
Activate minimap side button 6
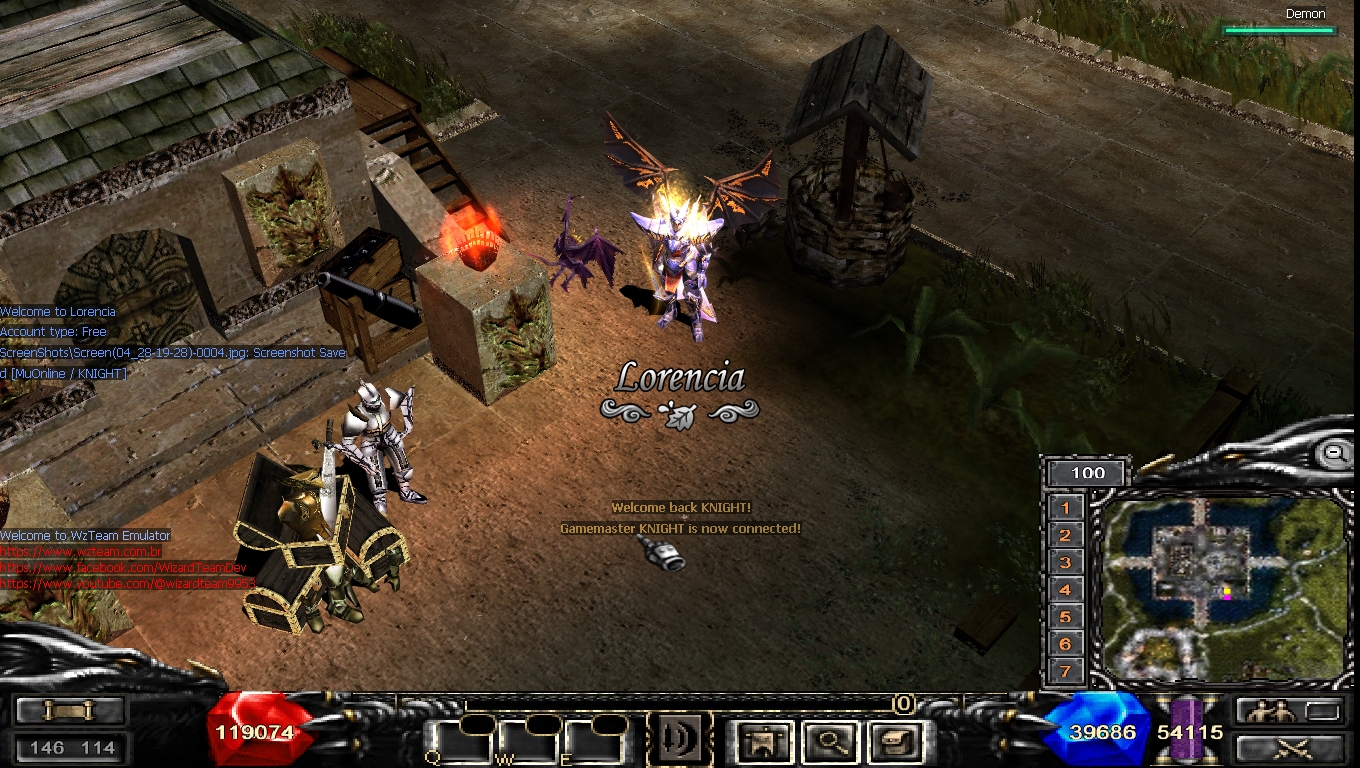tap(1066, 644)
